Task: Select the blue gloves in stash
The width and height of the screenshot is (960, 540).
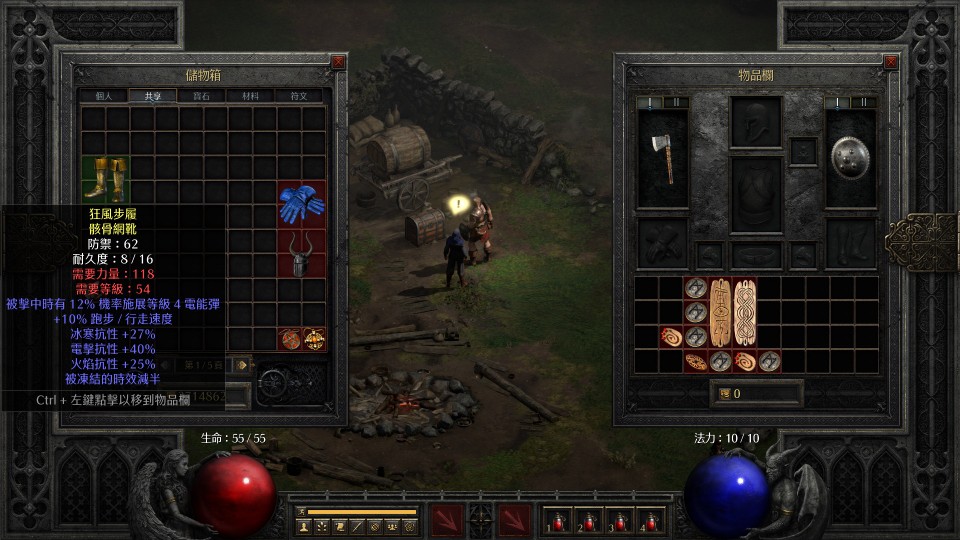Action: tap(300, 204)
